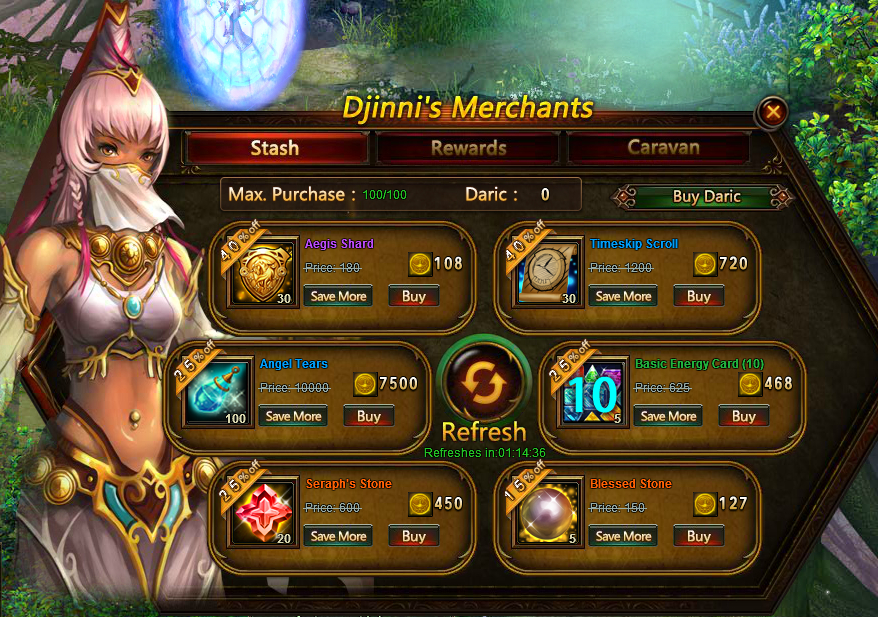Buy the Timeskip Scroll
The image size is (878, 617).
point(698,296)
